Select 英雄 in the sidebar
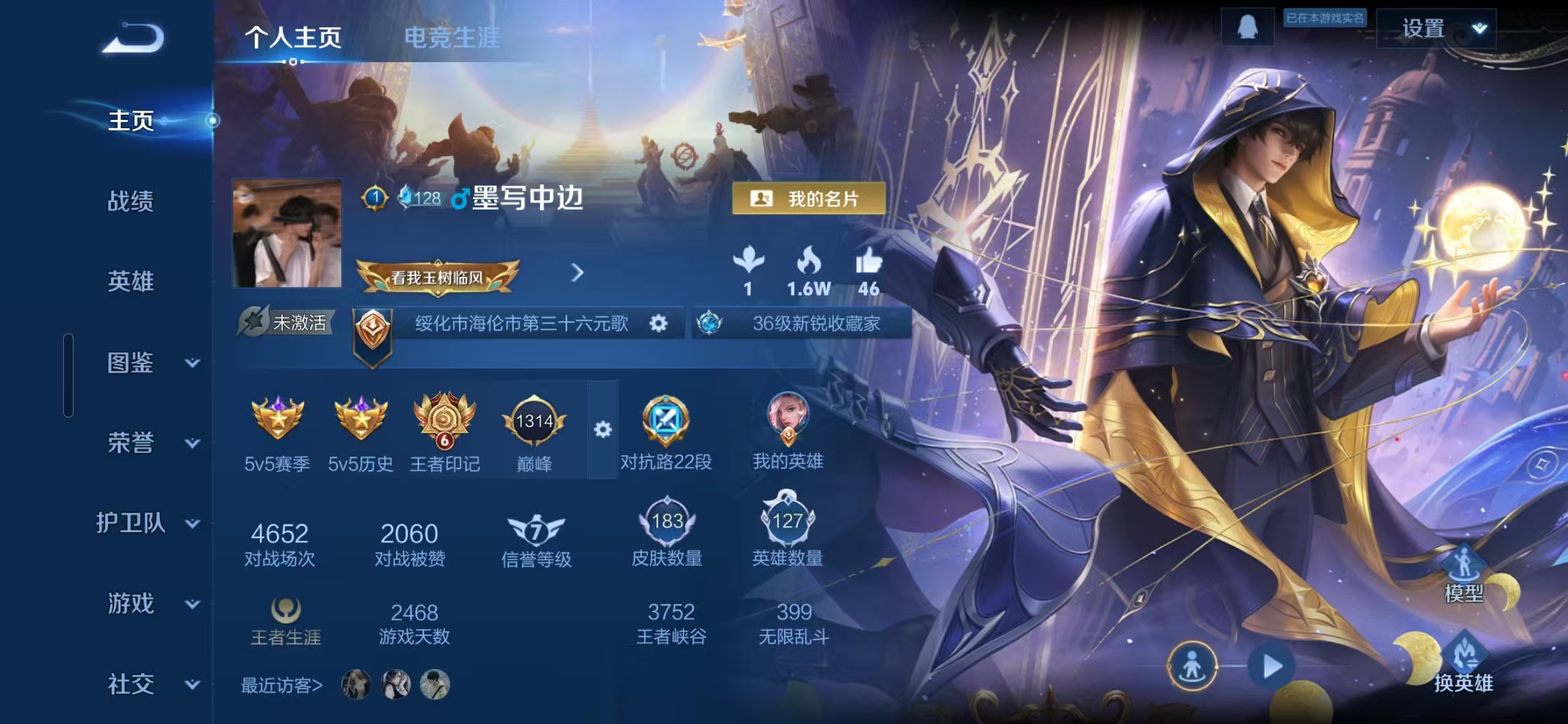This screenshot has width=1568, height=724. [x=131, y=282]
